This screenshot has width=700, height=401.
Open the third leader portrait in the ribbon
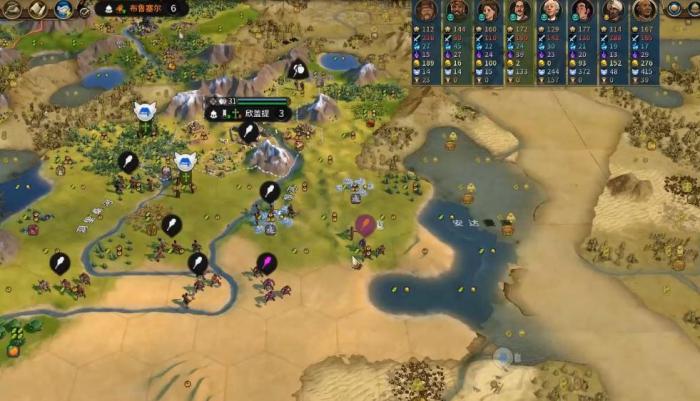click(488, 11)
